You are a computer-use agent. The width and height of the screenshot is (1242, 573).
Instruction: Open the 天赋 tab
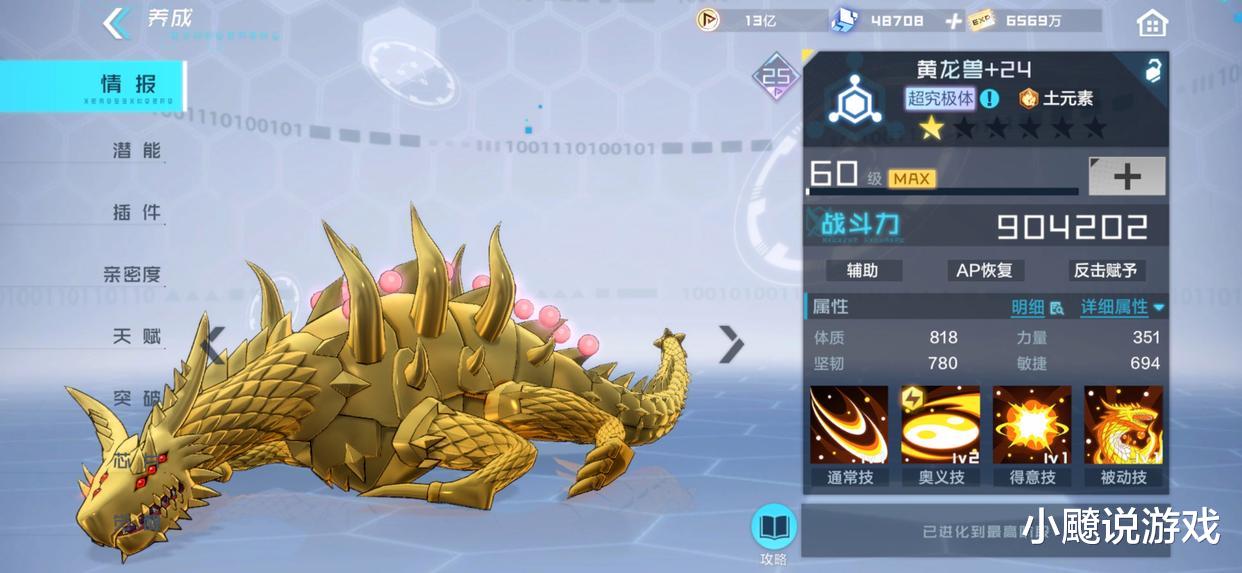[137, 336]
